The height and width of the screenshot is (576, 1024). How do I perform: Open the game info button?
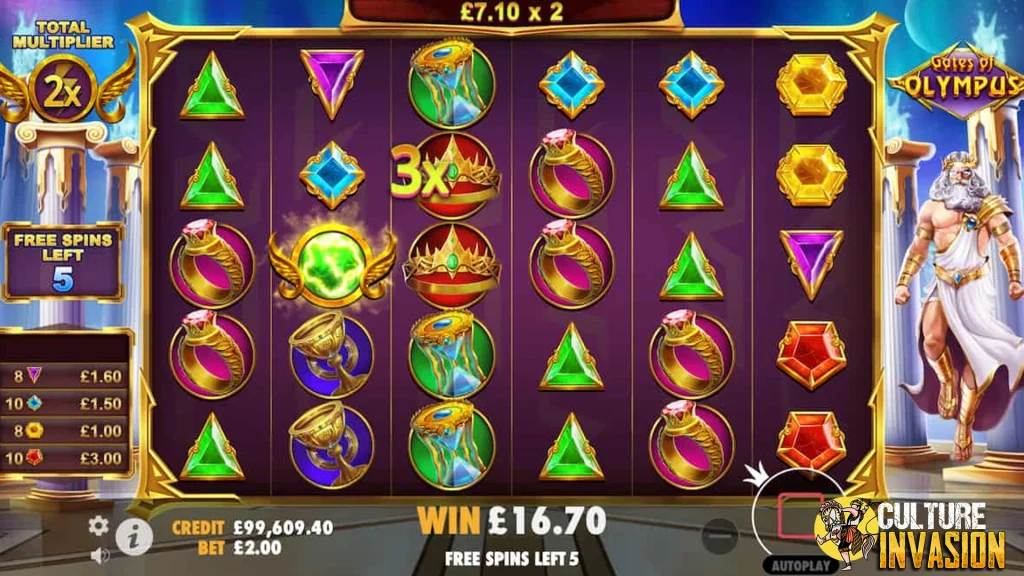(133, 538)
